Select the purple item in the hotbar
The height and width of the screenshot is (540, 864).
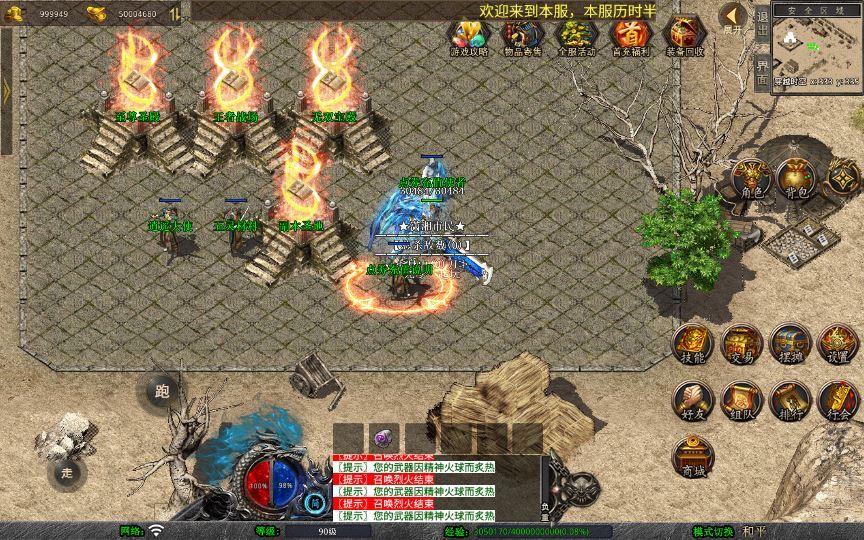[x=383, y=438]
